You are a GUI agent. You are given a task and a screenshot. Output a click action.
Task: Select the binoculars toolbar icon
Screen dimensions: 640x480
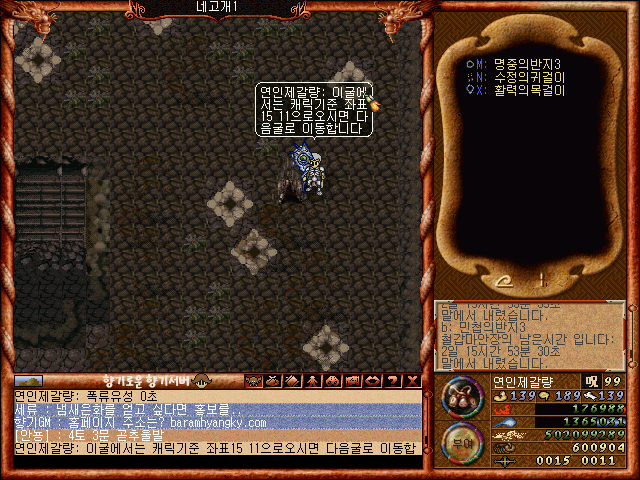(x=331, y=380)
